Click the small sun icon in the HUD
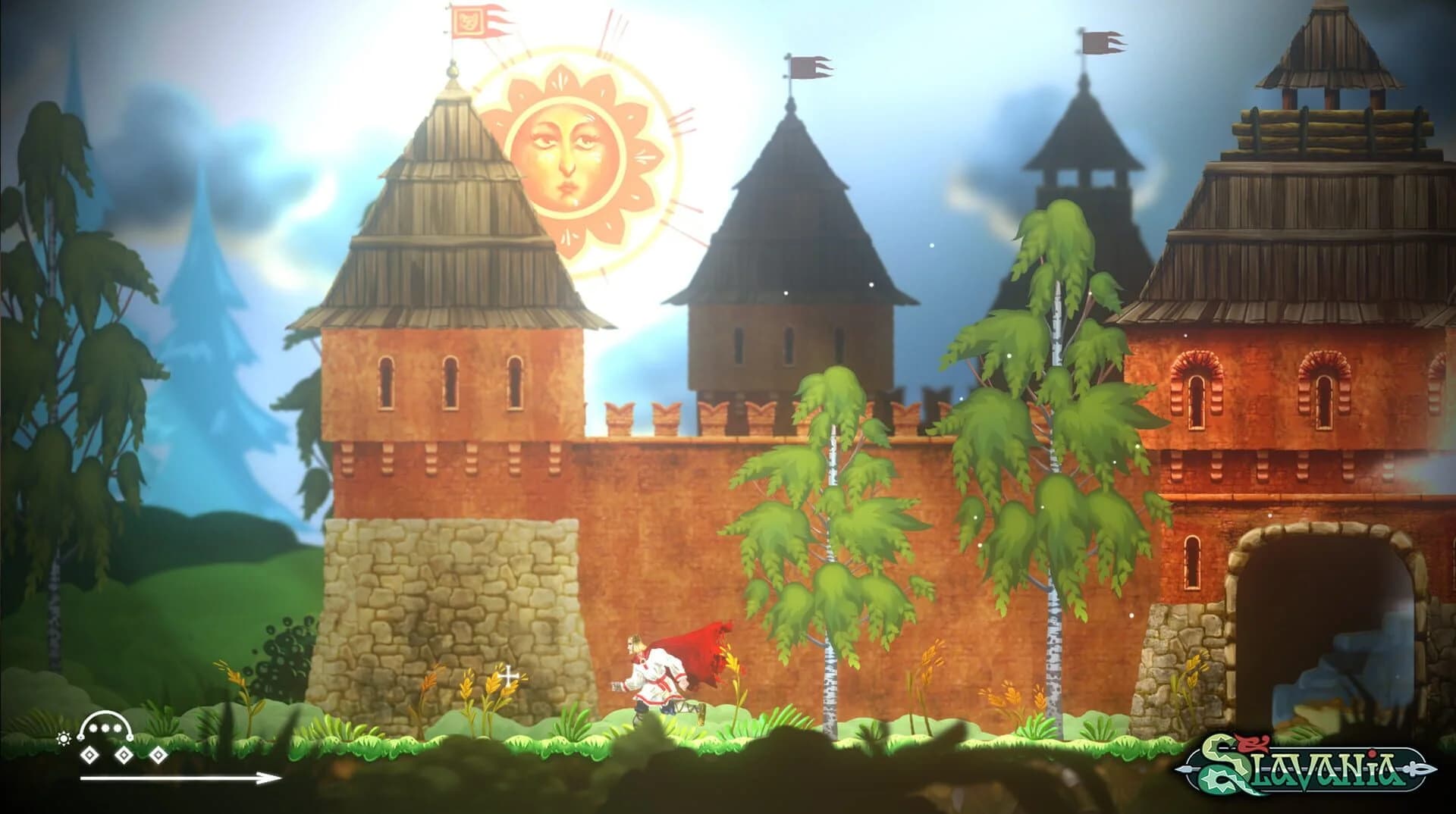 tap(64, 737)
